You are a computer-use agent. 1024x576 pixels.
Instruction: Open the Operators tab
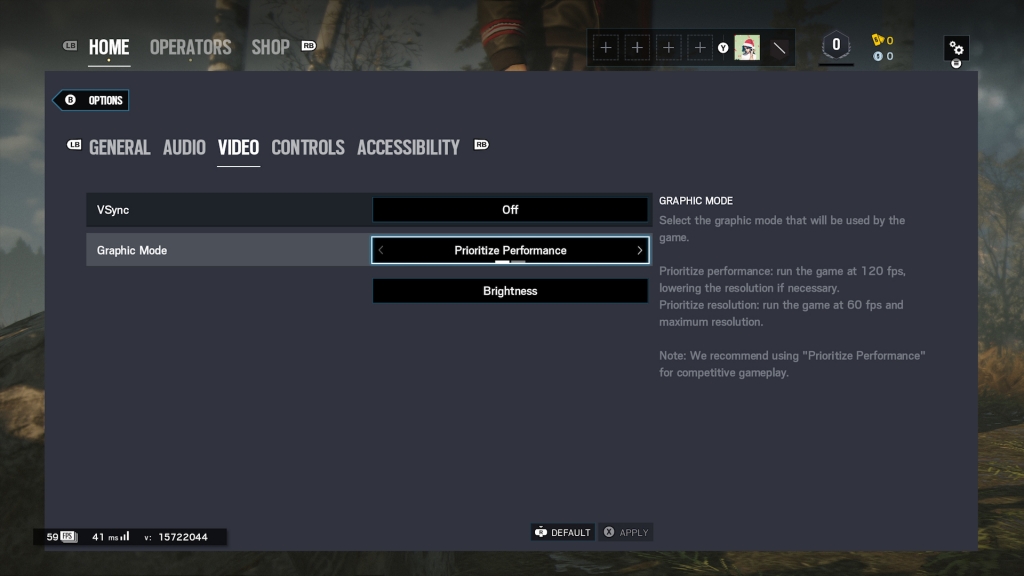point(190,47)
